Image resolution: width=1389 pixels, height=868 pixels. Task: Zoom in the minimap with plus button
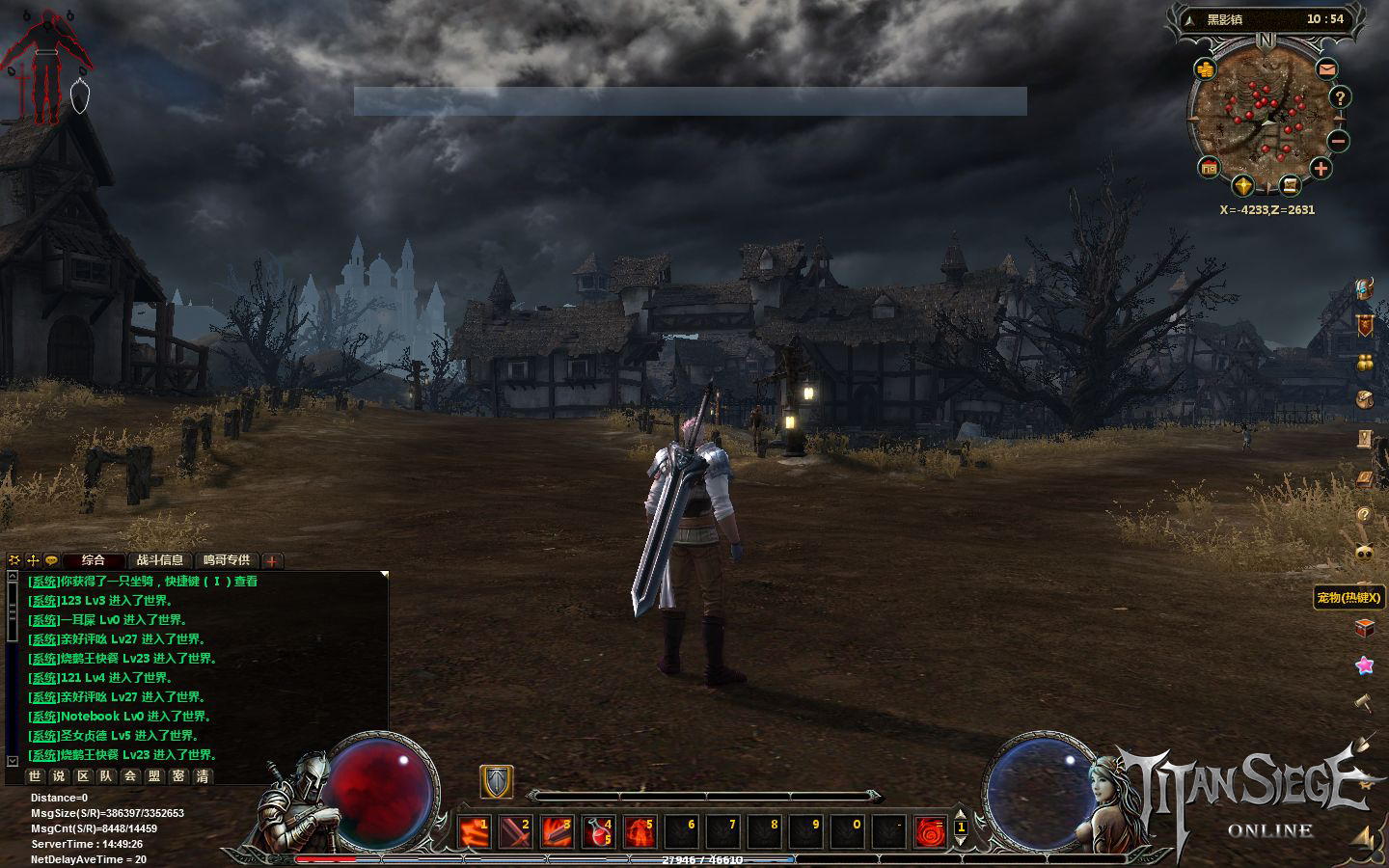point(1321,169)
